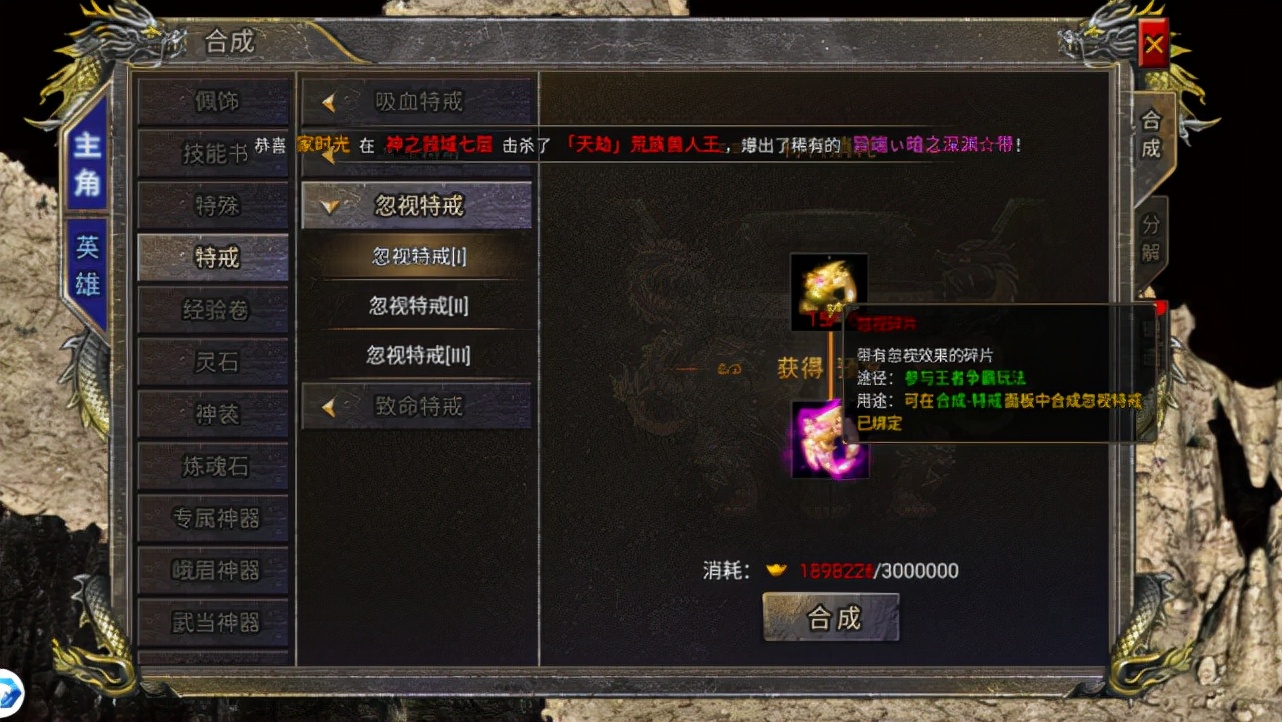Choose the 特殊 category
The height and width of the screenshot is (722, 1282).
pyautogui.click(x=213, y=205)
